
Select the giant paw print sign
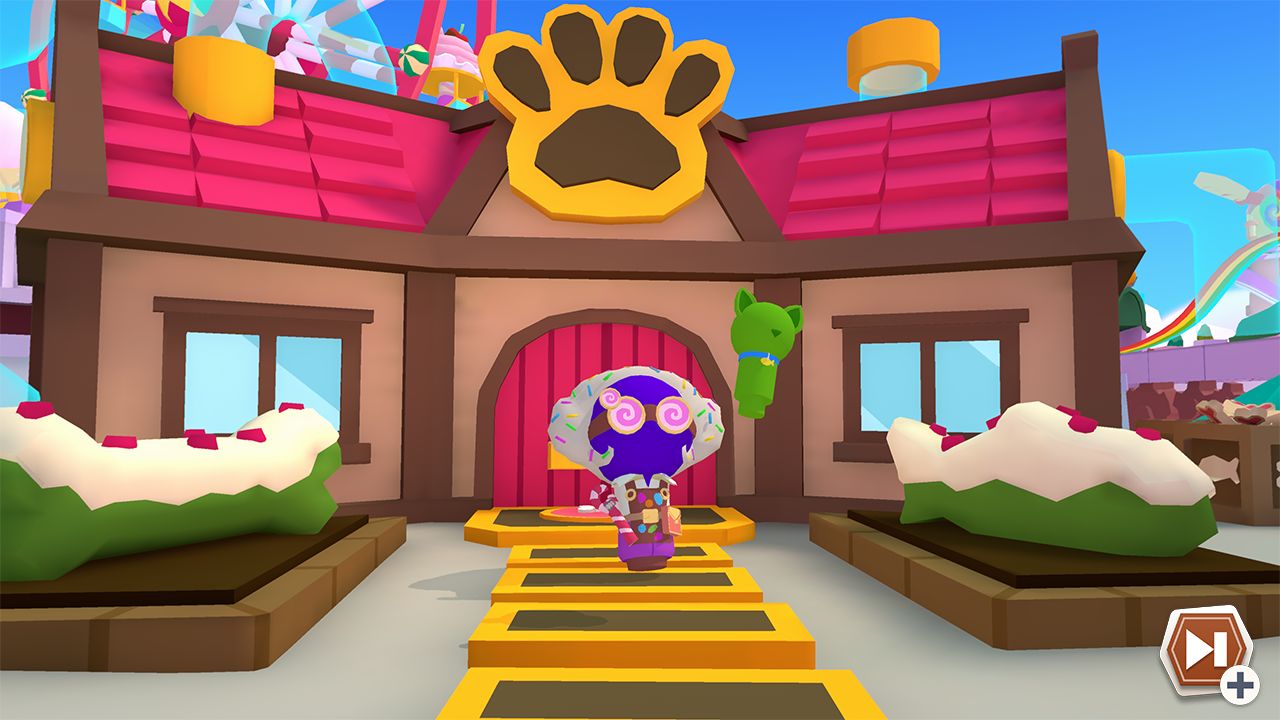click(607, 120)
